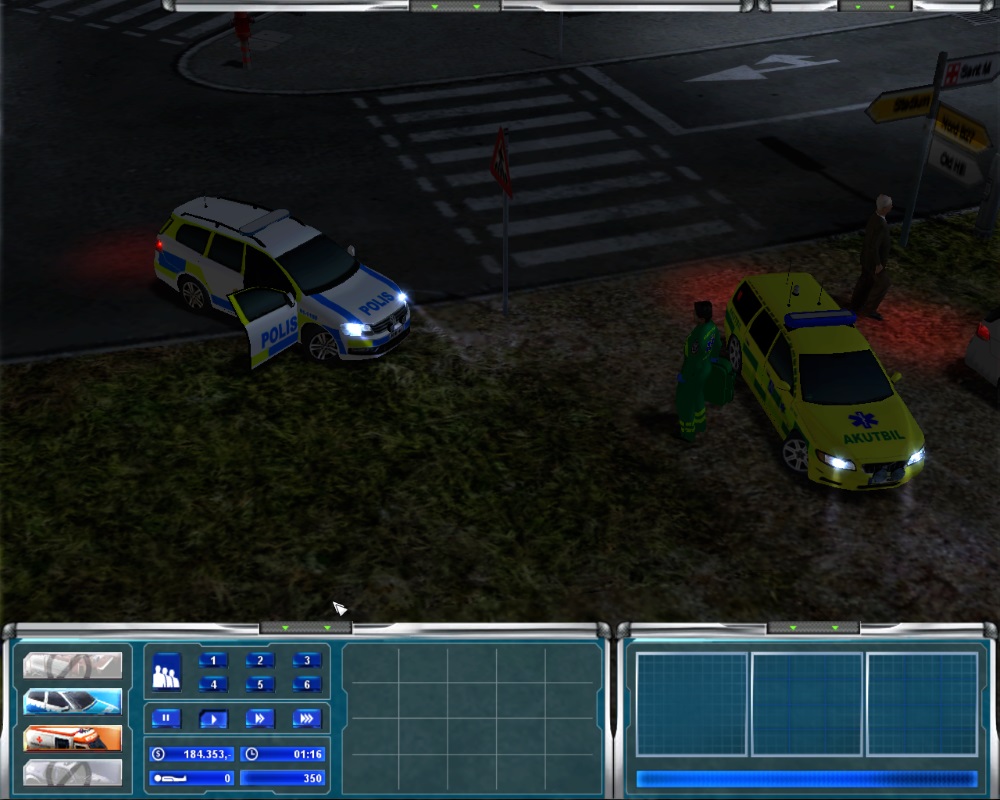Pause the game speed
Screen dimensions: 1000x800
point(166,718)
